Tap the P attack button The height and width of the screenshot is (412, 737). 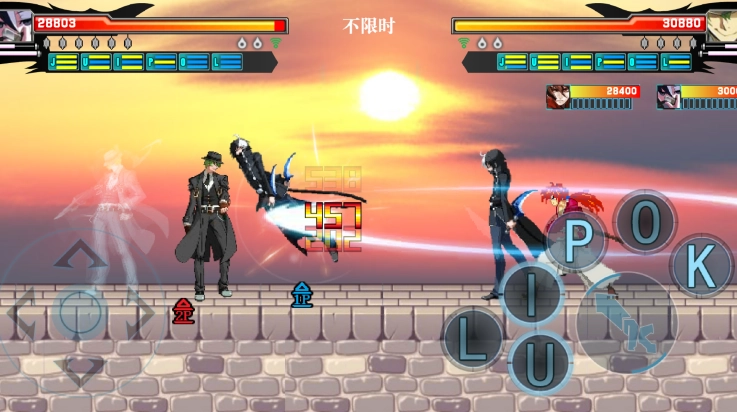tap(577, 241)
